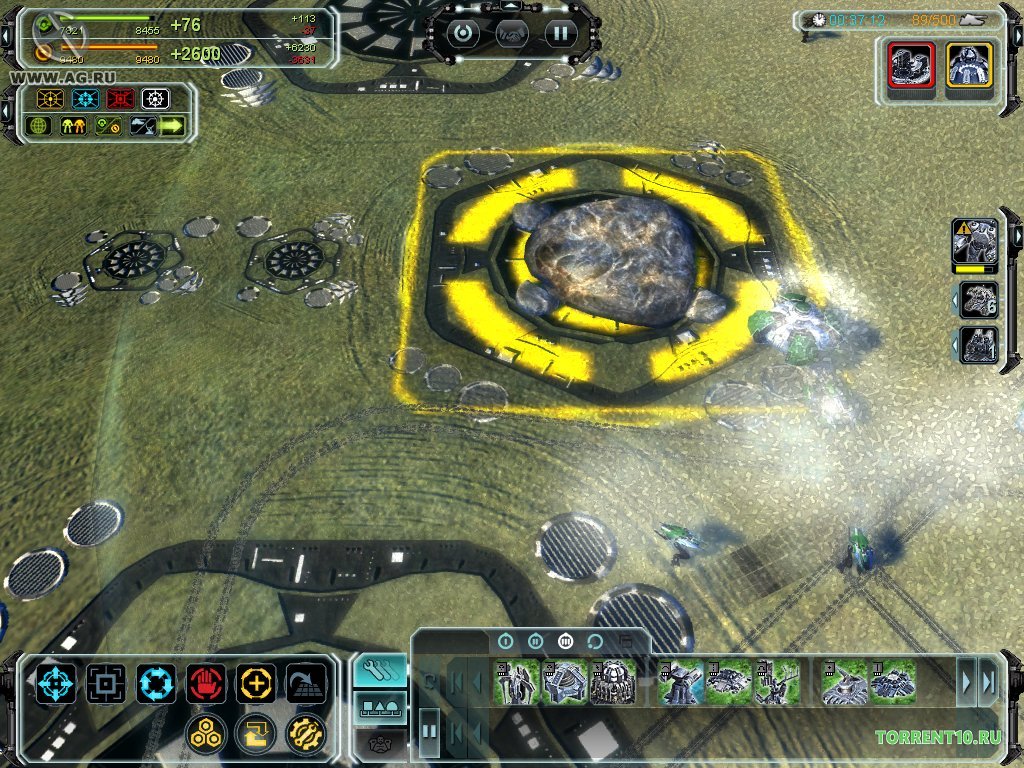Click the curved arrow over grid command

pyautogui.click(x=306, y=684)
